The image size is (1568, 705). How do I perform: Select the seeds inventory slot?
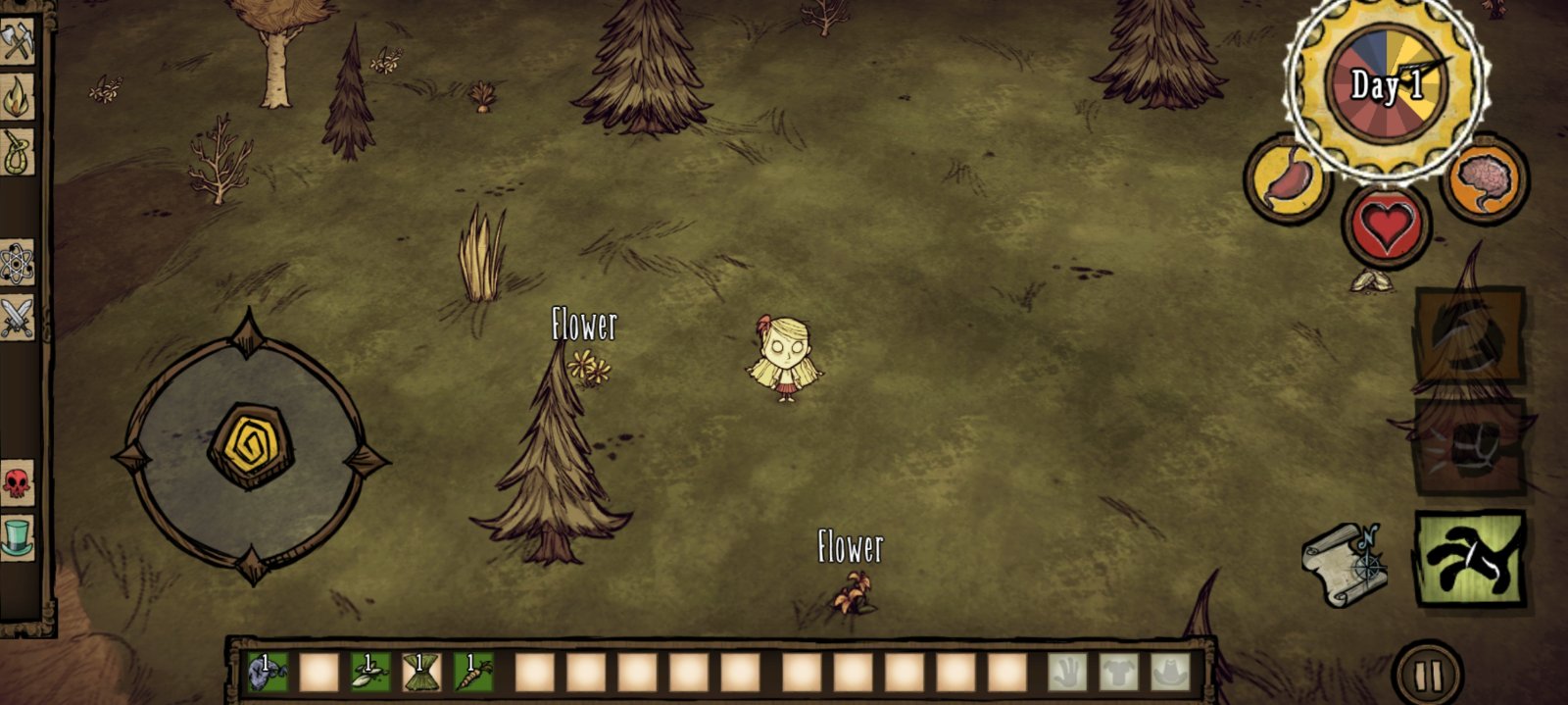click(x=370, y=673)
